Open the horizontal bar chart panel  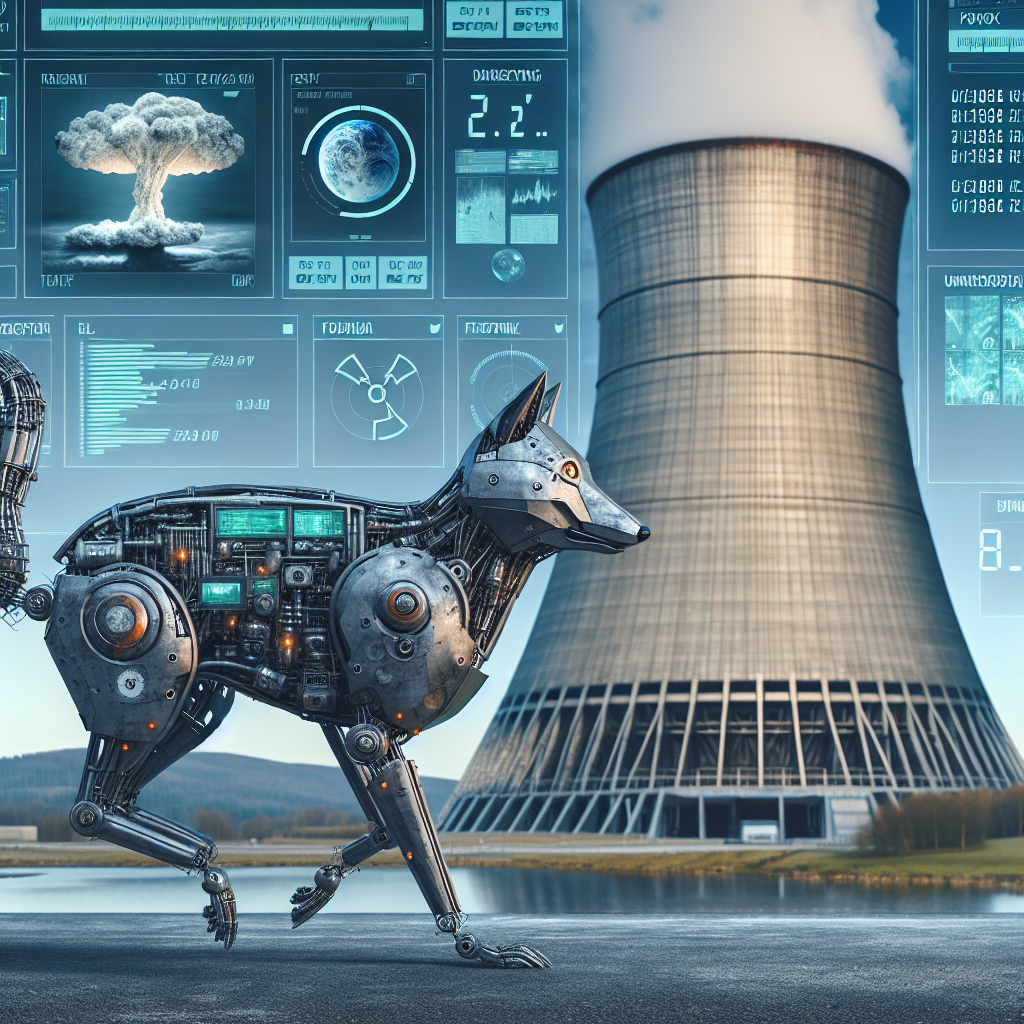(x=180, y=392)
